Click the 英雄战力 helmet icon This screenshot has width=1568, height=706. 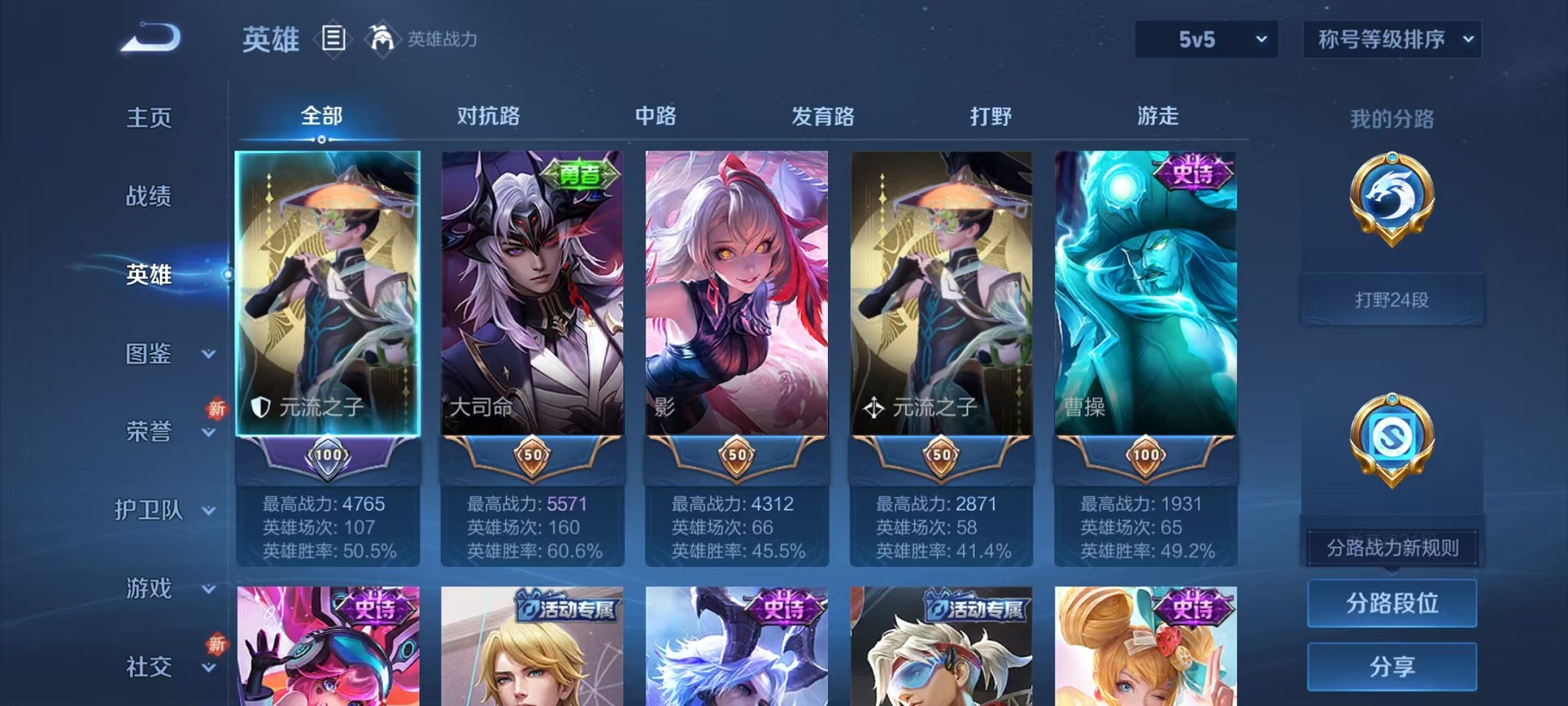point(381,37)
